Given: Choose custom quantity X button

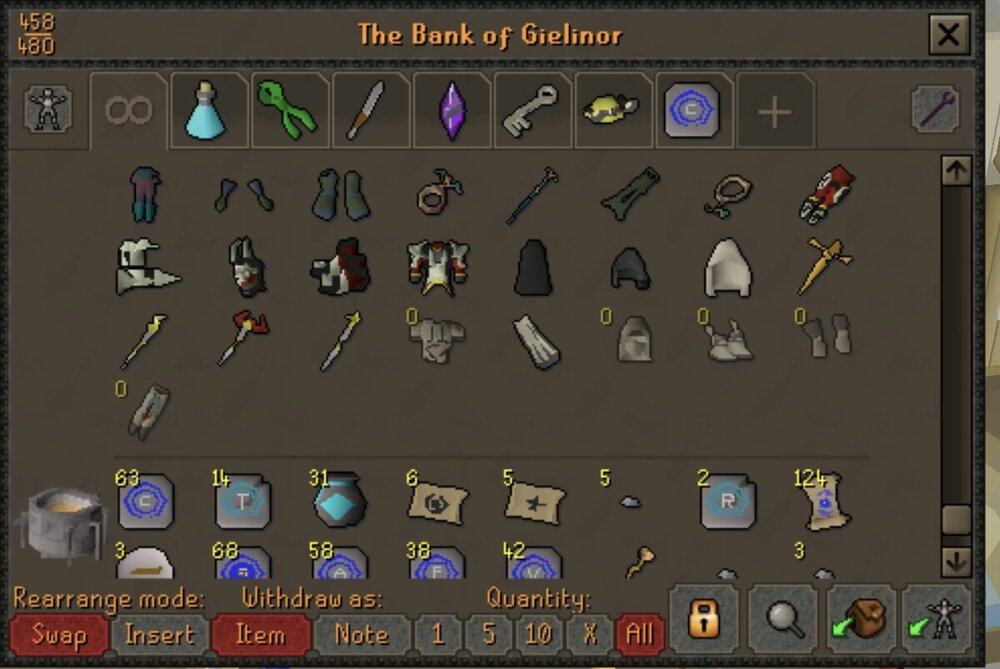Looking at the screenshot, I should (x=588, y=634).
